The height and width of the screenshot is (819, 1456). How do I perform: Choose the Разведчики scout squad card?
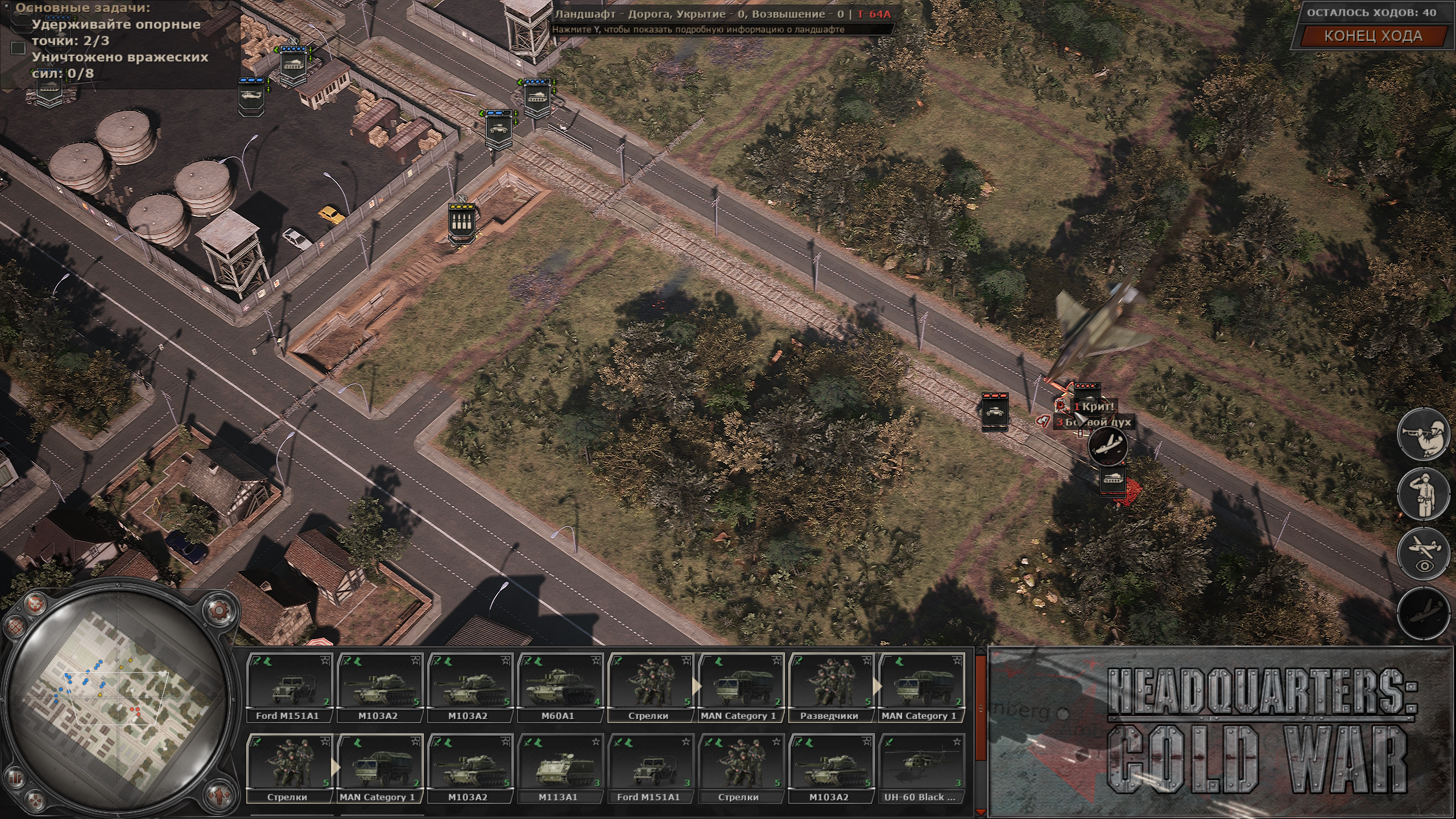pyautogui.click(x=829, y=688)
